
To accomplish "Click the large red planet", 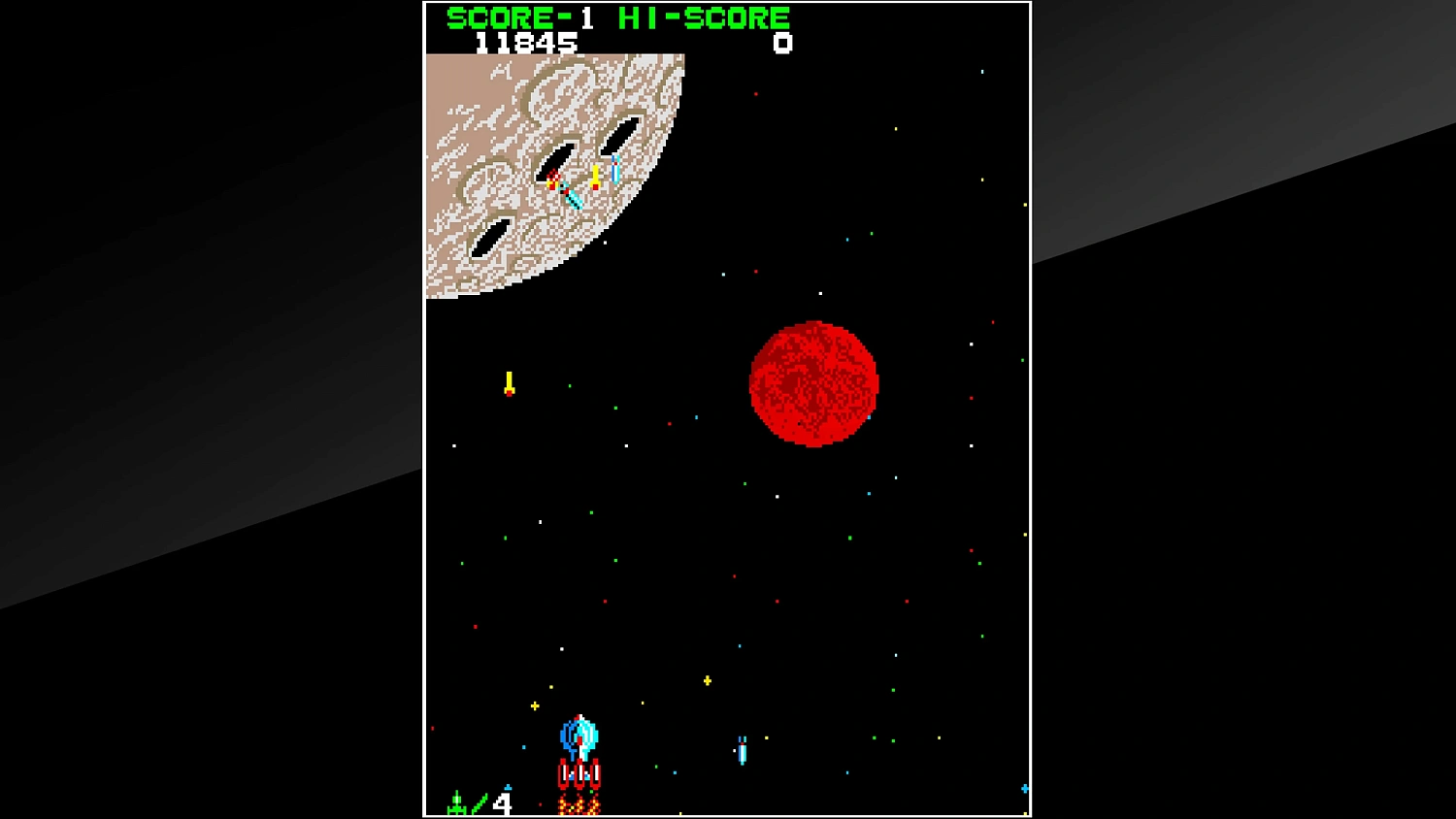I will pos(813,384).
